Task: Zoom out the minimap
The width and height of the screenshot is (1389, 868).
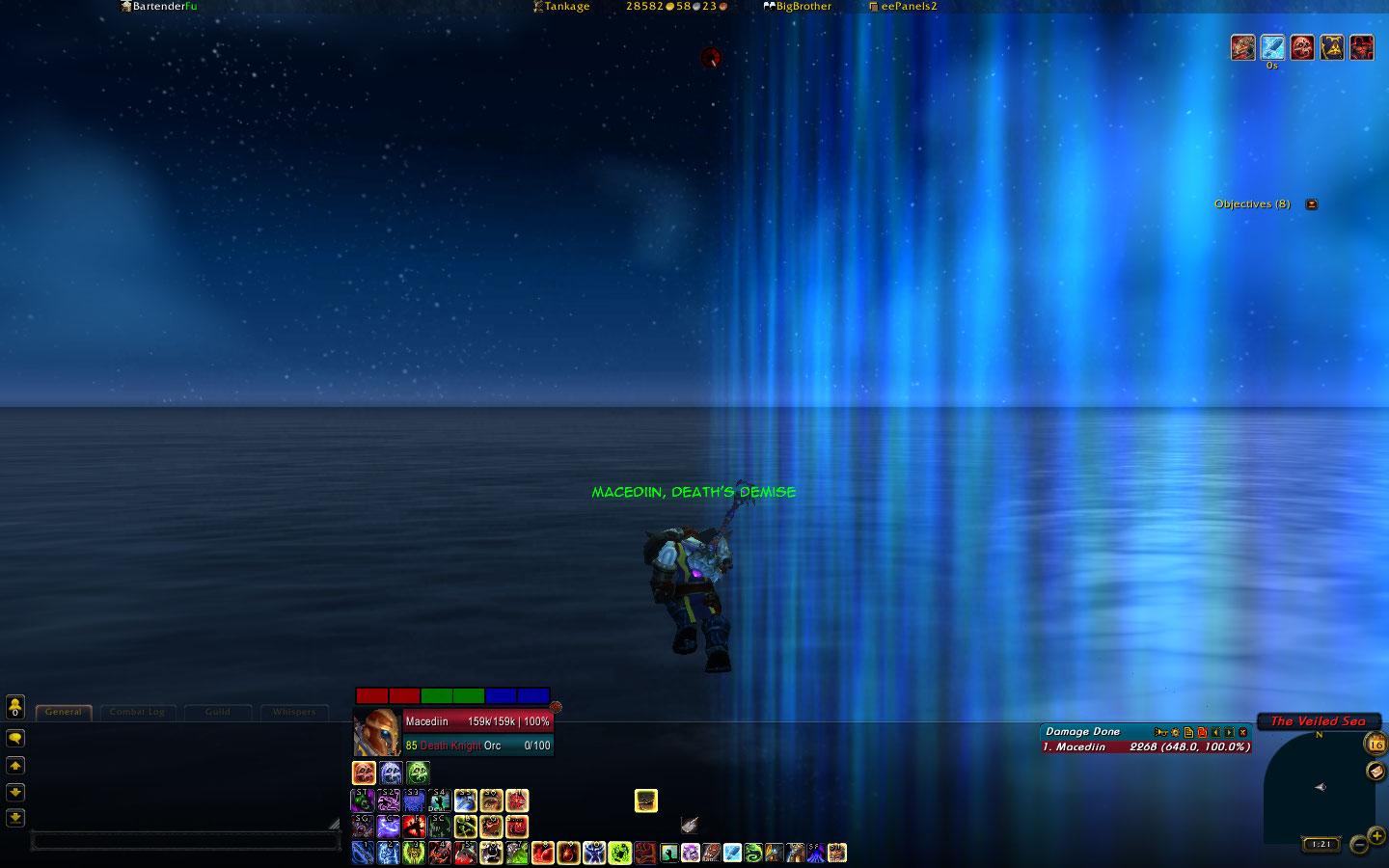Action: pyautogui.click(x=1358, y=846)
